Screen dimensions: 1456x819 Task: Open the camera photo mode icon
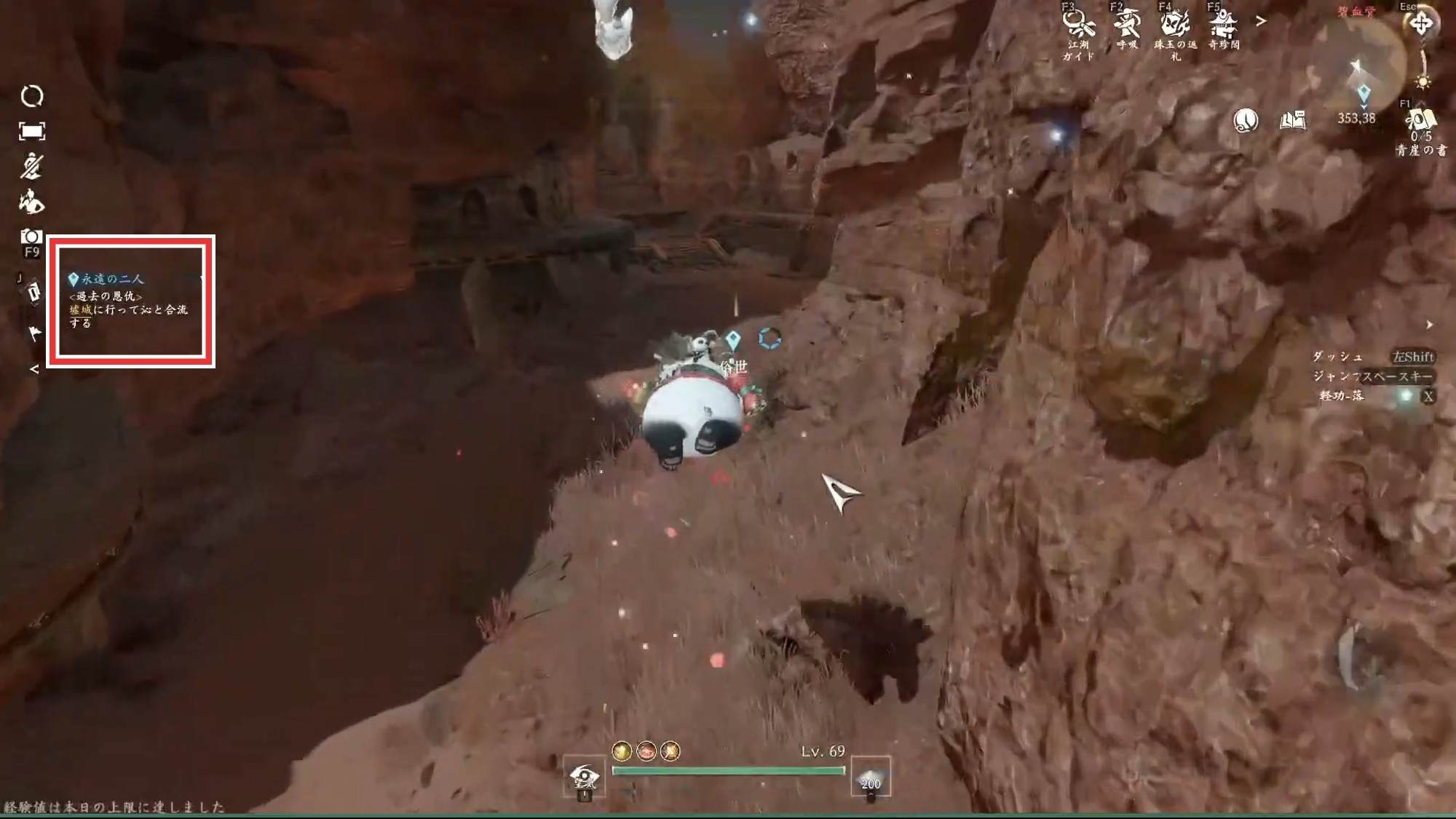coord(31,237)
